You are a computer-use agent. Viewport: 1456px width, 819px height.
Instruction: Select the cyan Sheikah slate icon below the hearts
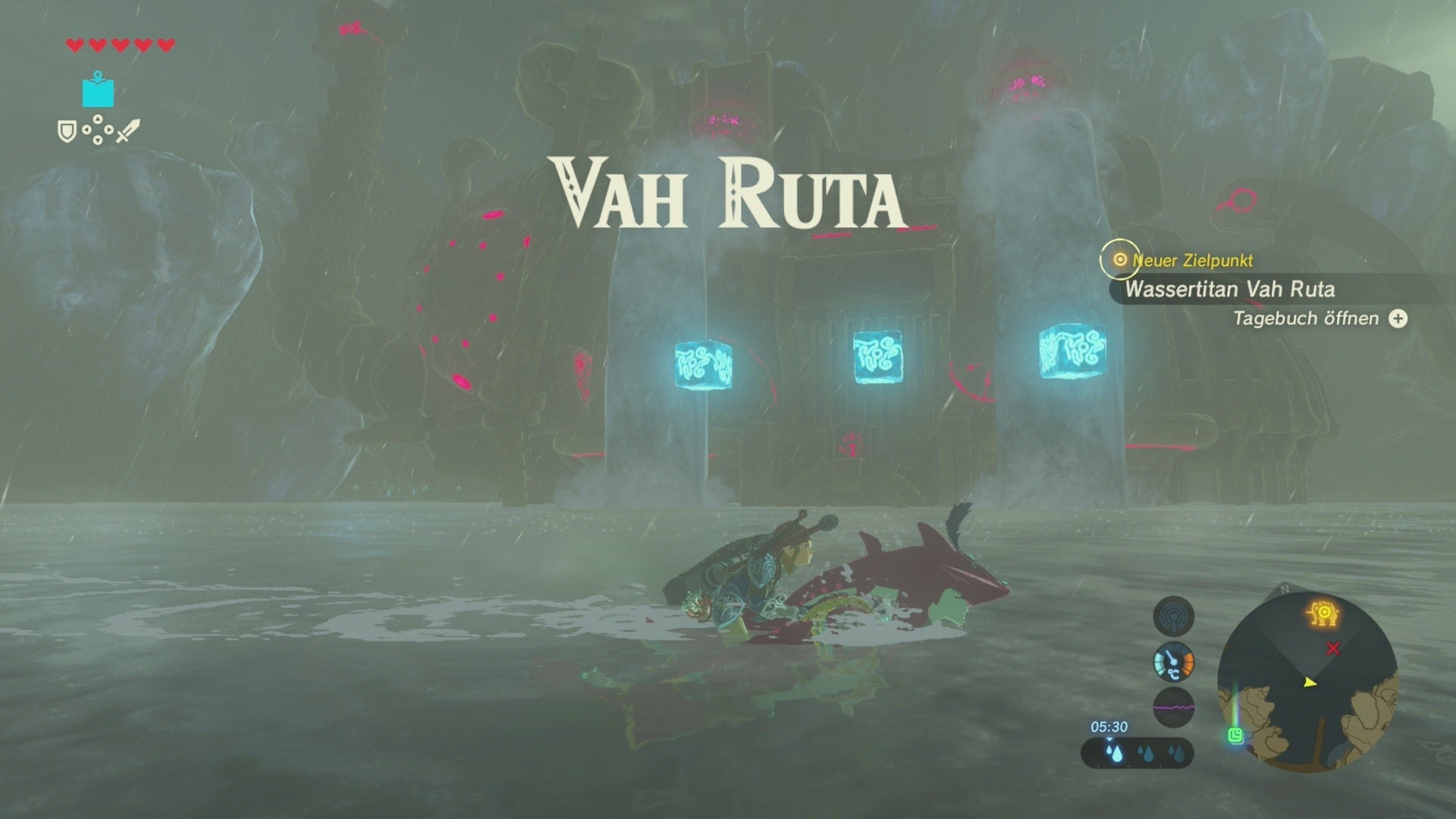click(96, 91)
